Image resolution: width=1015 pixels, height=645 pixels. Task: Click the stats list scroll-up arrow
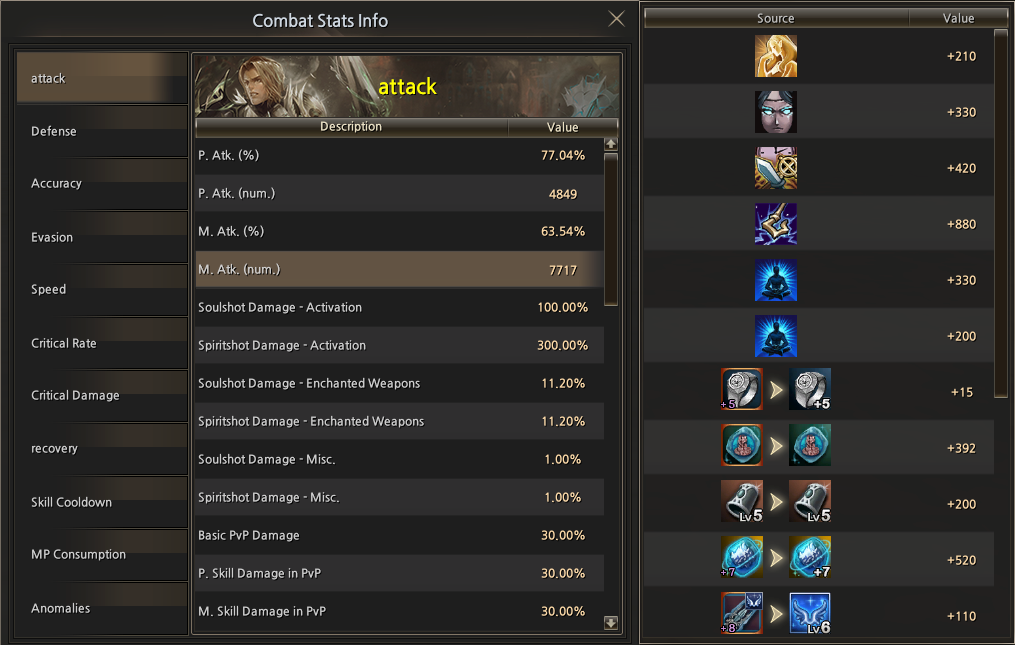[x=611, y=144]
